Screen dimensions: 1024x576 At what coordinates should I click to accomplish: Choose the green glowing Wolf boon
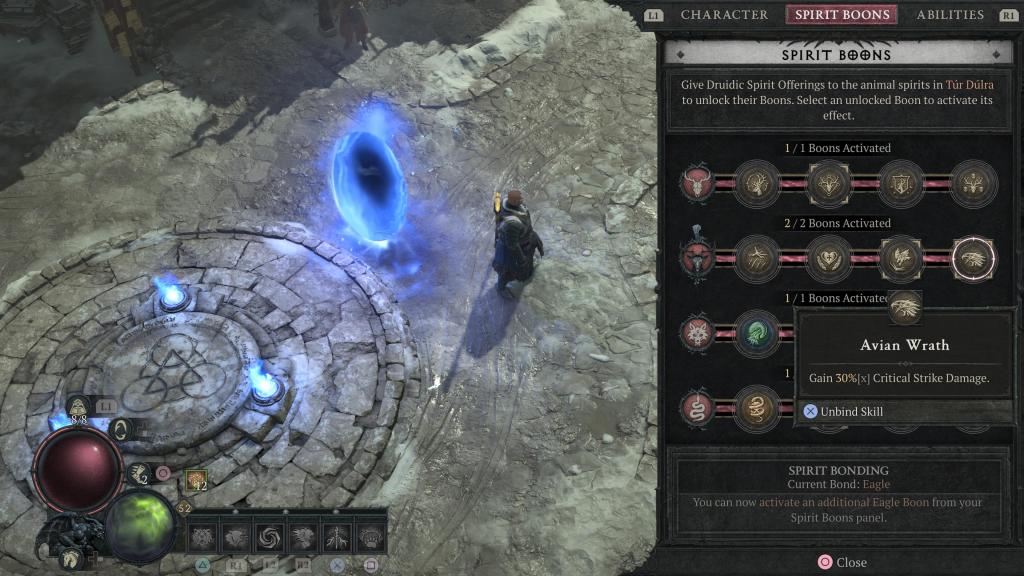tap(757, 333)
